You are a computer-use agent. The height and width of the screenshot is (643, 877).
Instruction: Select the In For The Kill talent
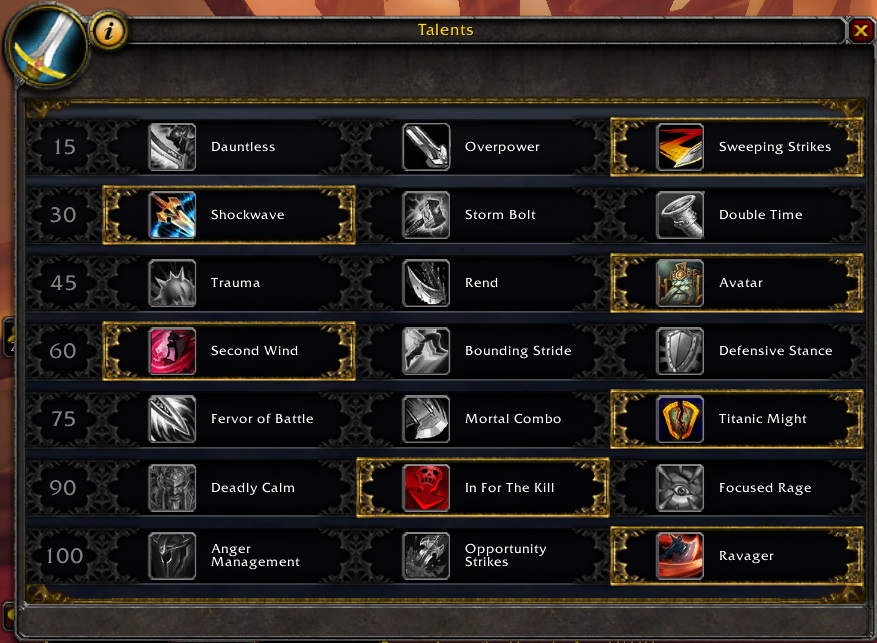(x=483, y=488)
